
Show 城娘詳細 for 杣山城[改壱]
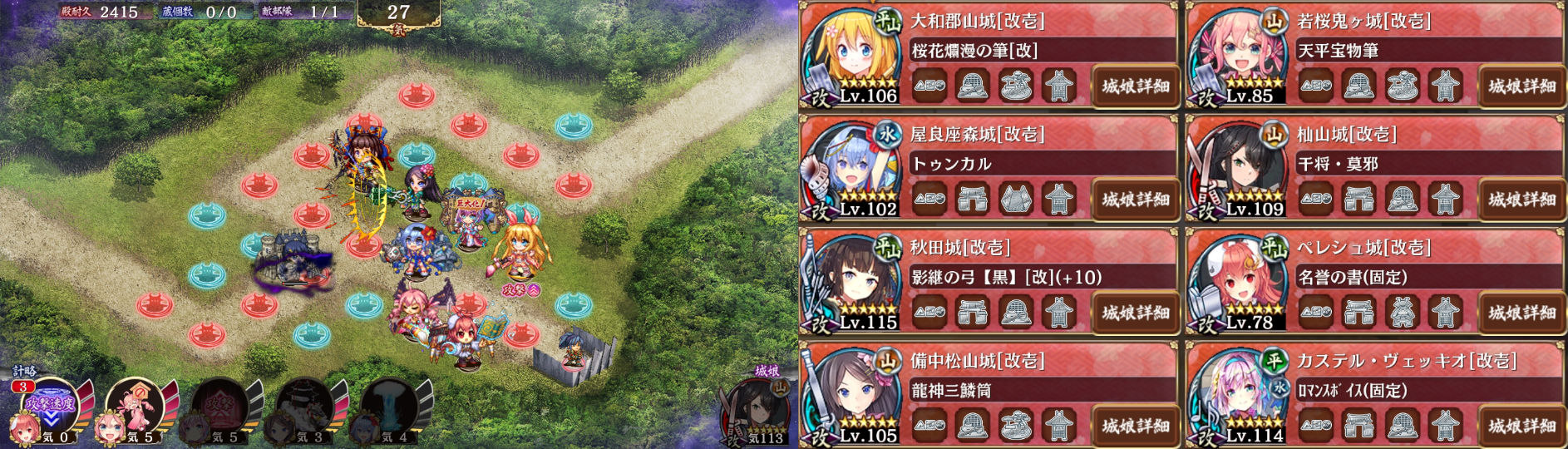[1521, 199]
